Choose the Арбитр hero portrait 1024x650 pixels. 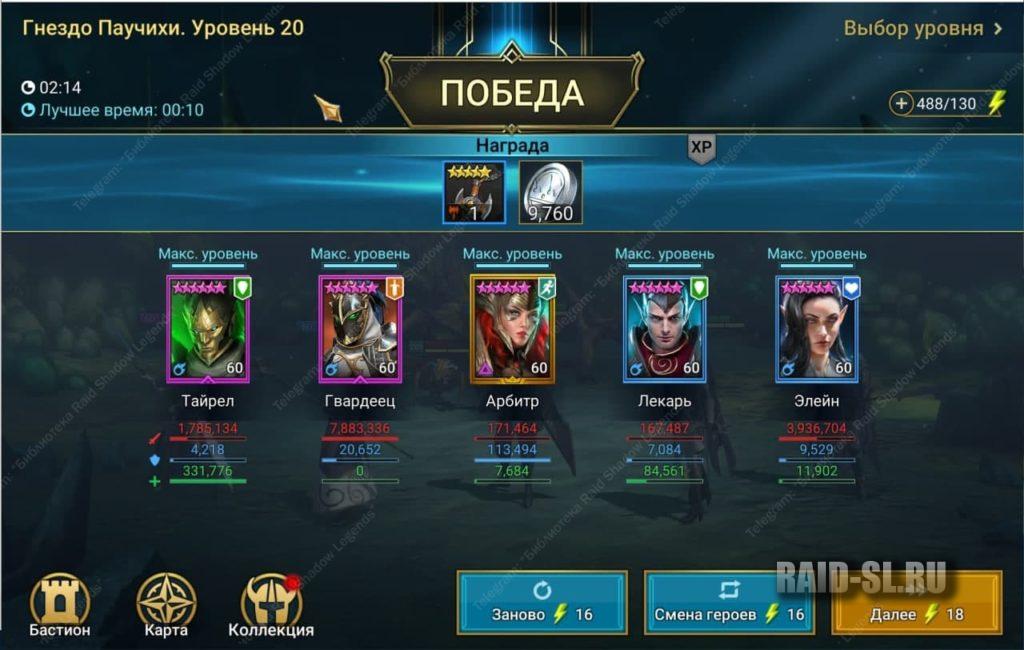pos(512,329)
